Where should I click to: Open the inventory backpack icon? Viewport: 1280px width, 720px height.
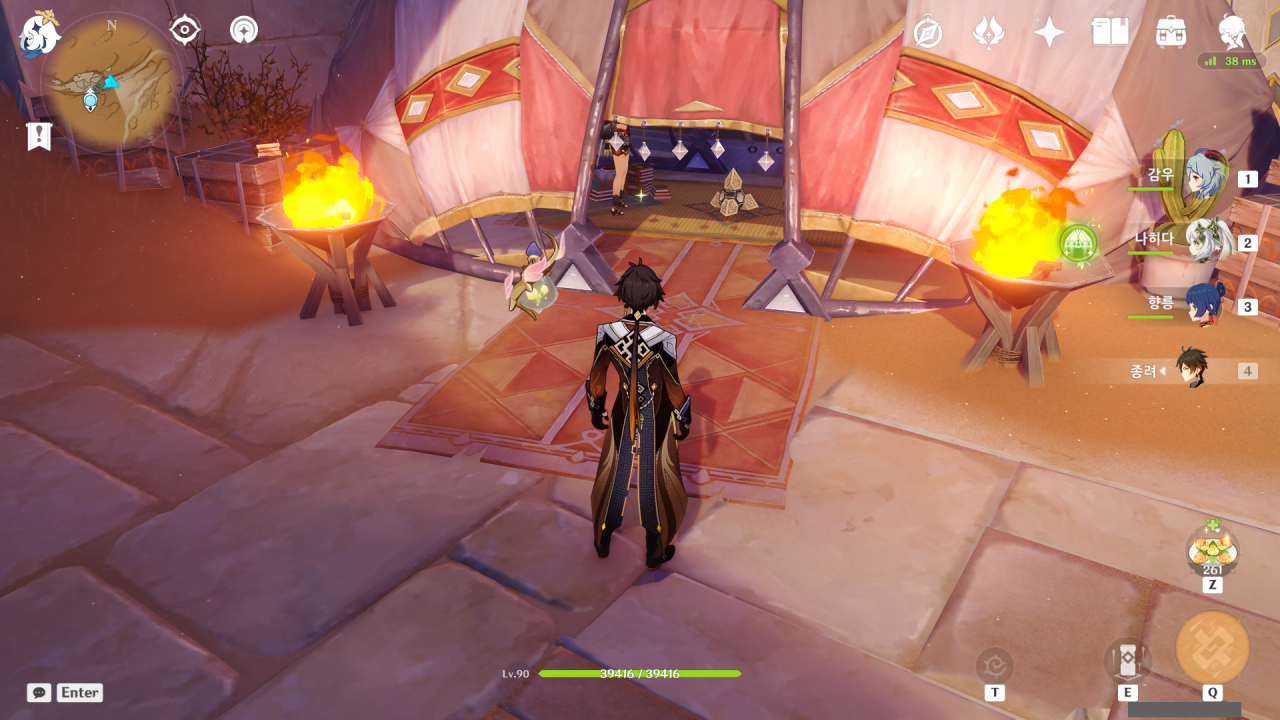pyautogui.click(x=1170, y=33)
